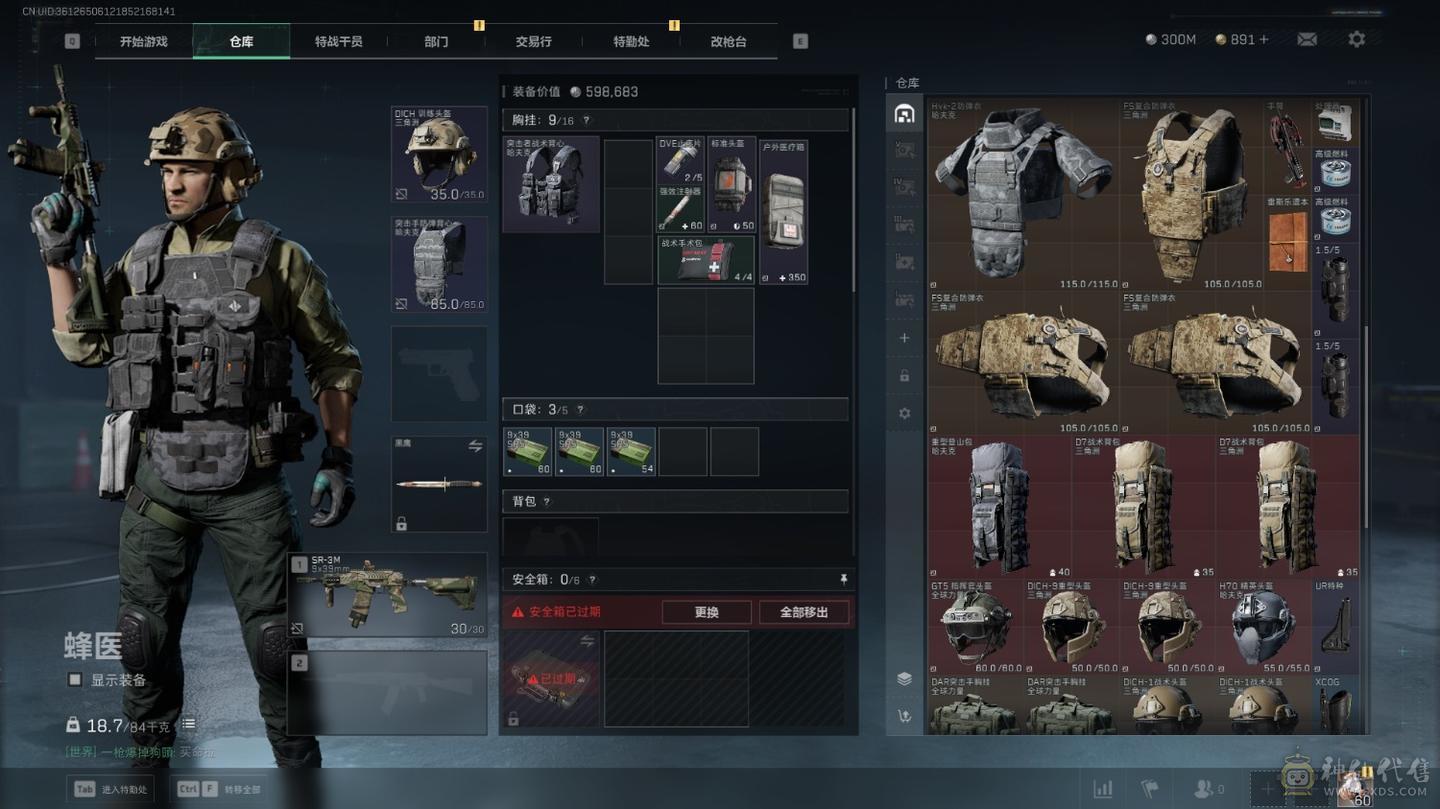1440x809 pixels.
Task: Select the SR-3M primary weapon slot
Action: [387, 595]
